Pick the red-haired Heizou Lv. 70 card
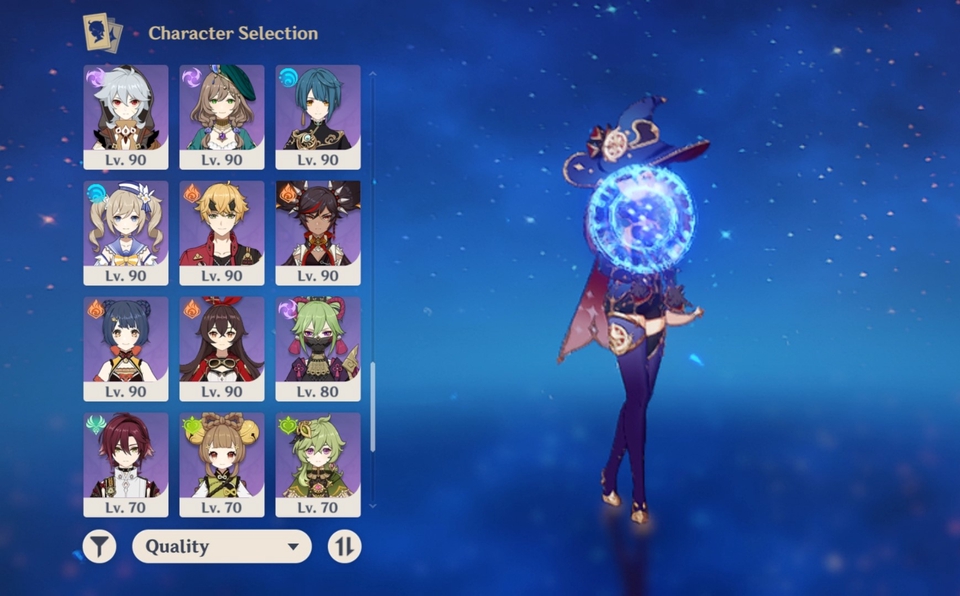 [126, 464]
